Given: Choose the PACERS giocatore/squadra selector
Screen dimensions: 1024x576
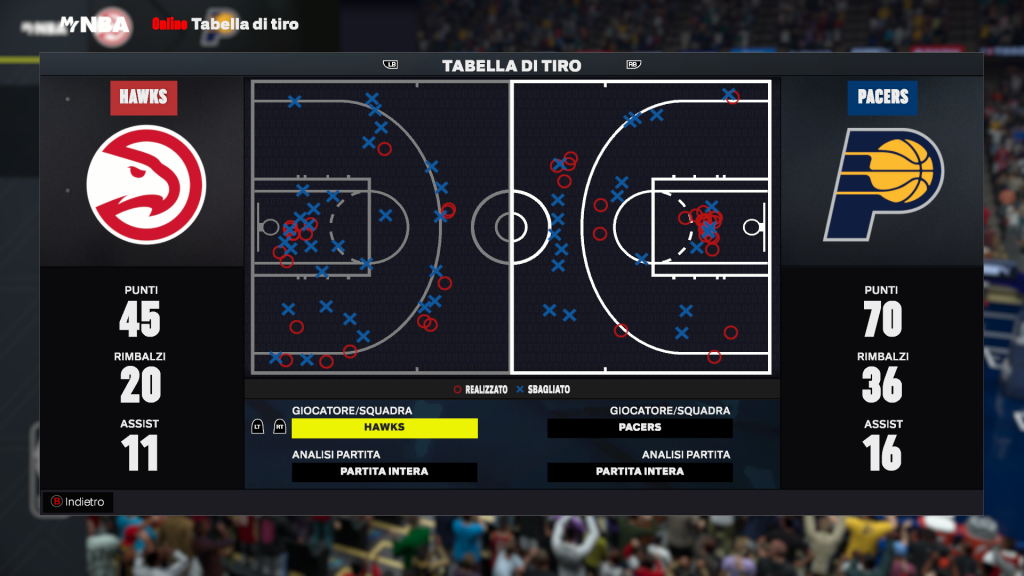Looking at the screenshot, I should 640,428.
